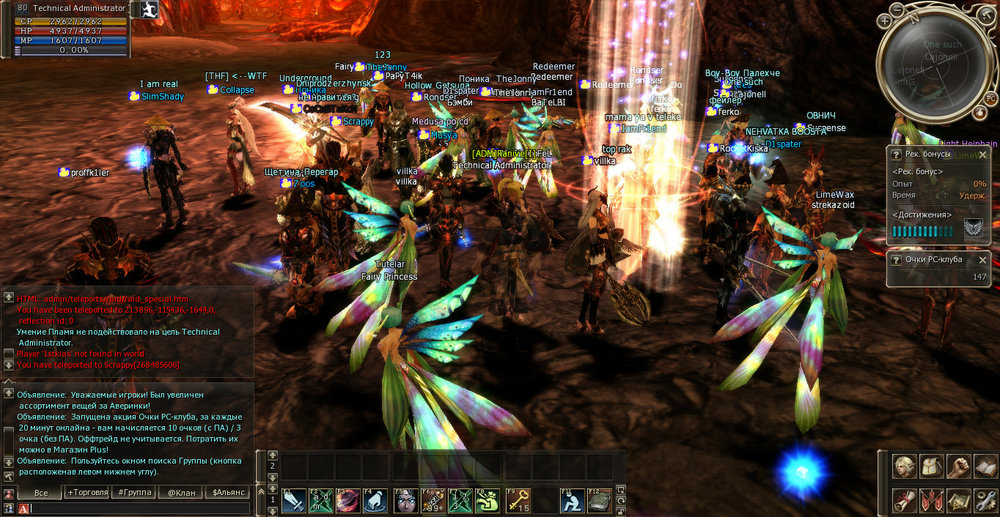Show the @Клан clan chat tab

(181, 493)
